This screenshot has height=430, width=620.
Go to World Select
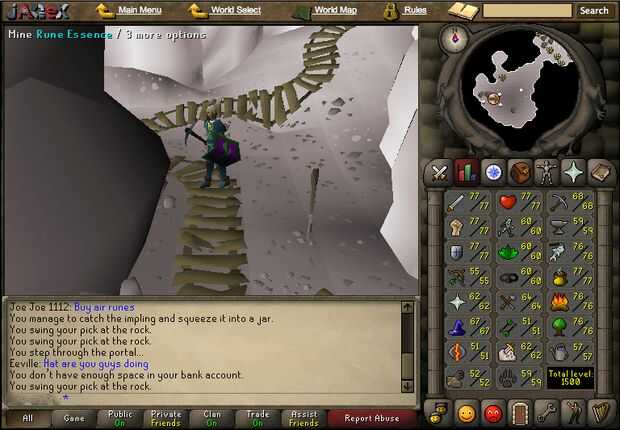[235, 10]
